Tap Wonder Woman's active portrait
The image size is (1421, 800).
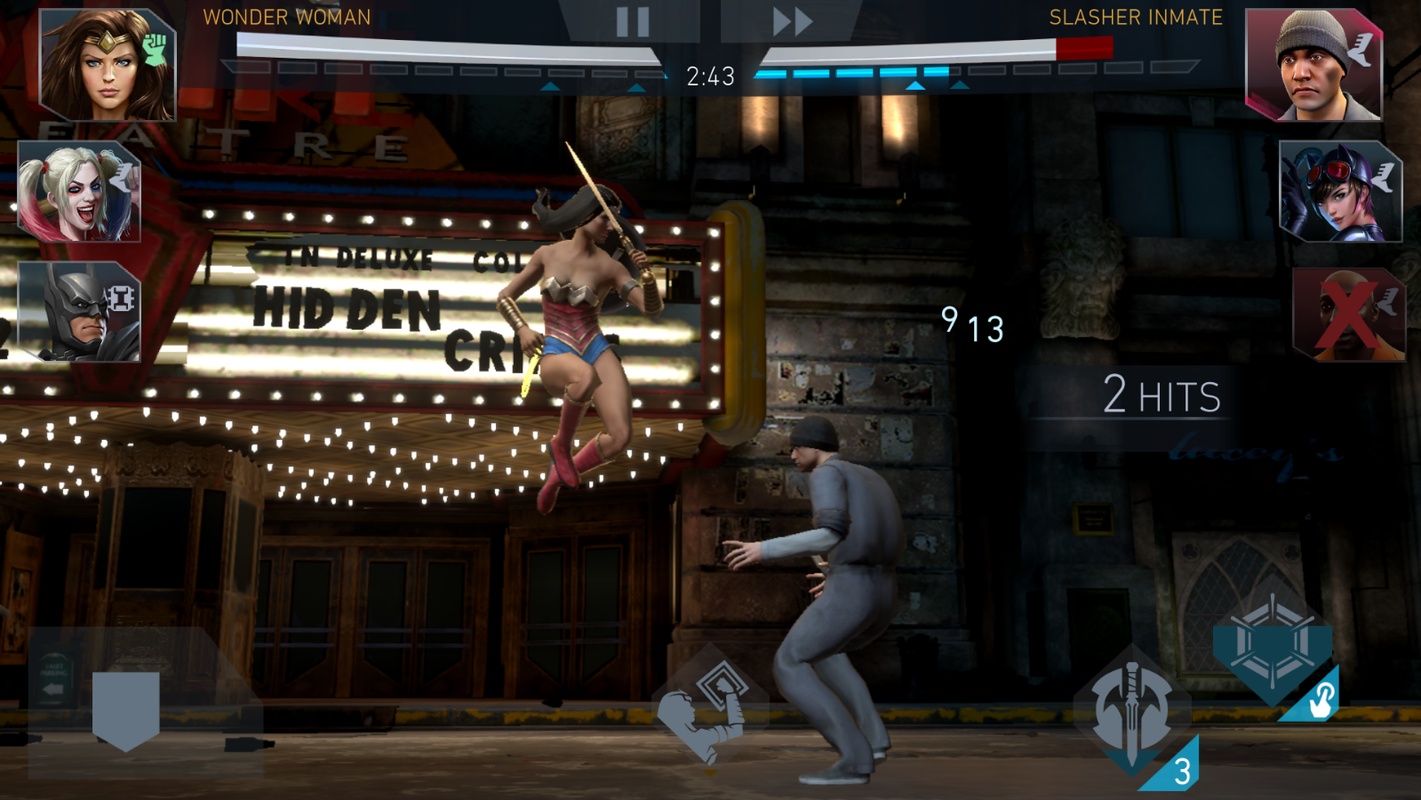[107, 65]
